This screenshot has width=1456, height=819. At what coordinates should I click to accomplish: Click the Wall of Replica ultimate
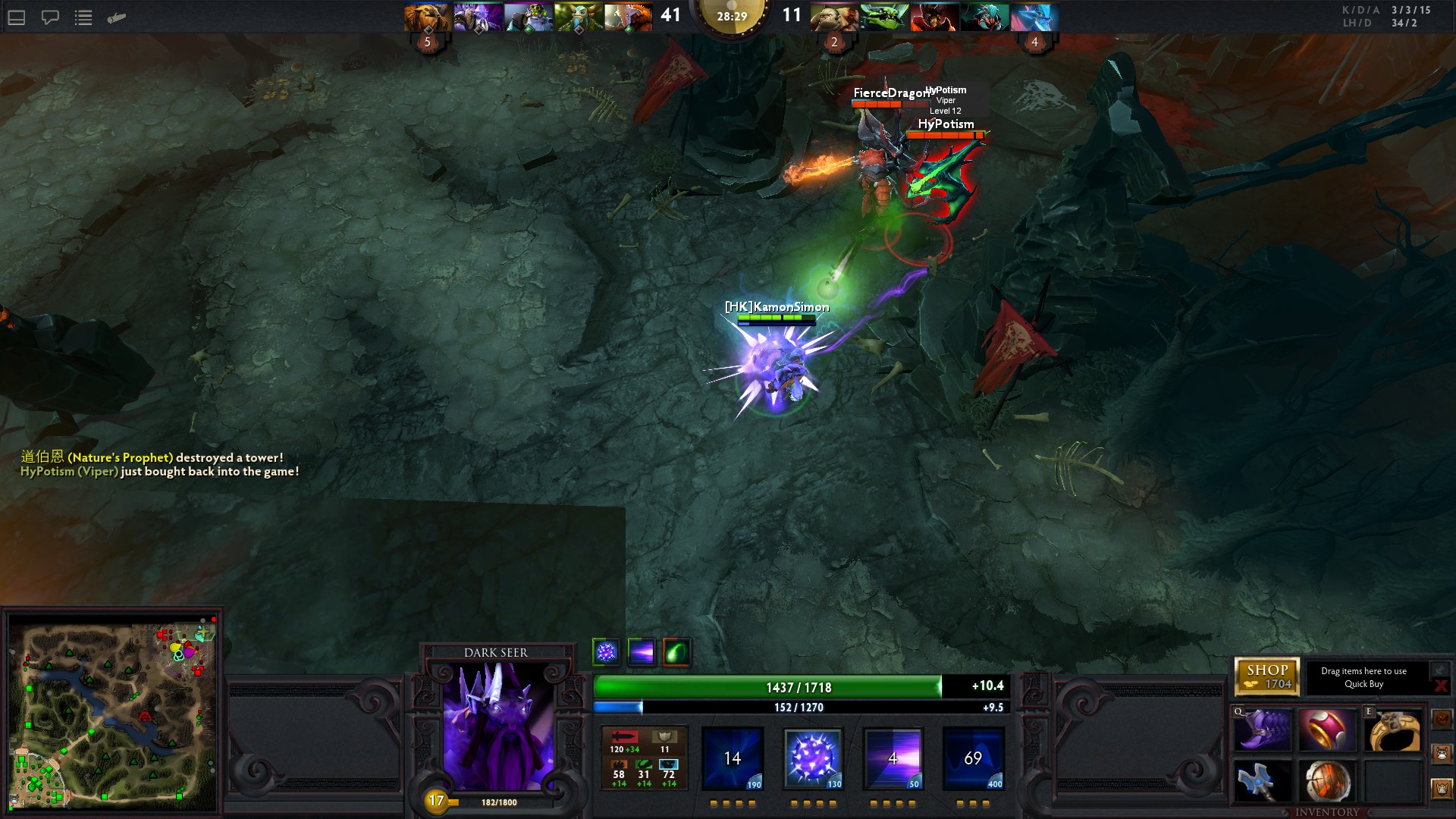coord(973,758)
